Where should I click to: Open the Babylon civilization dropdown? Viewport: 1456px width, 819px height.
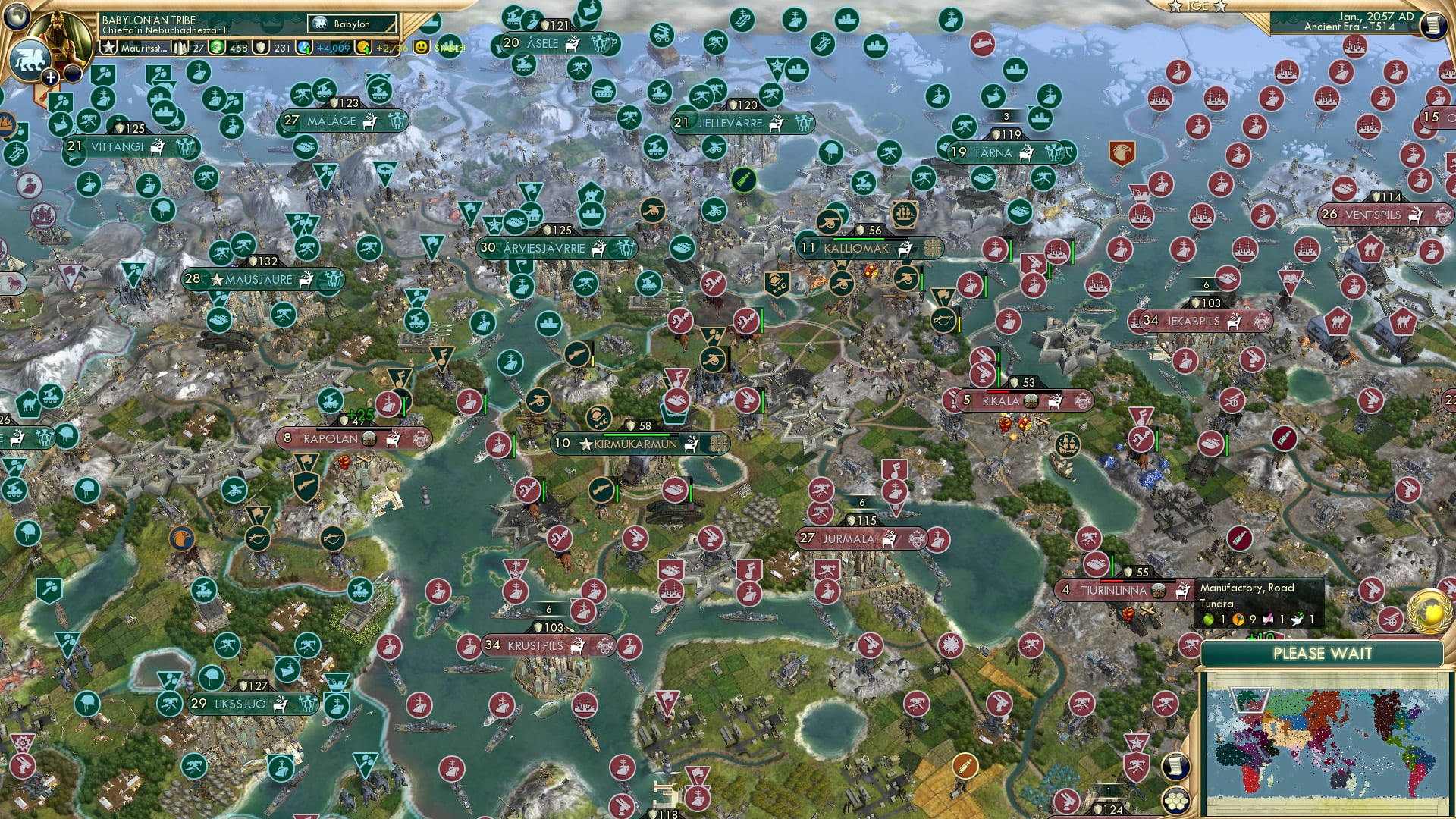(x=351, y=24)
